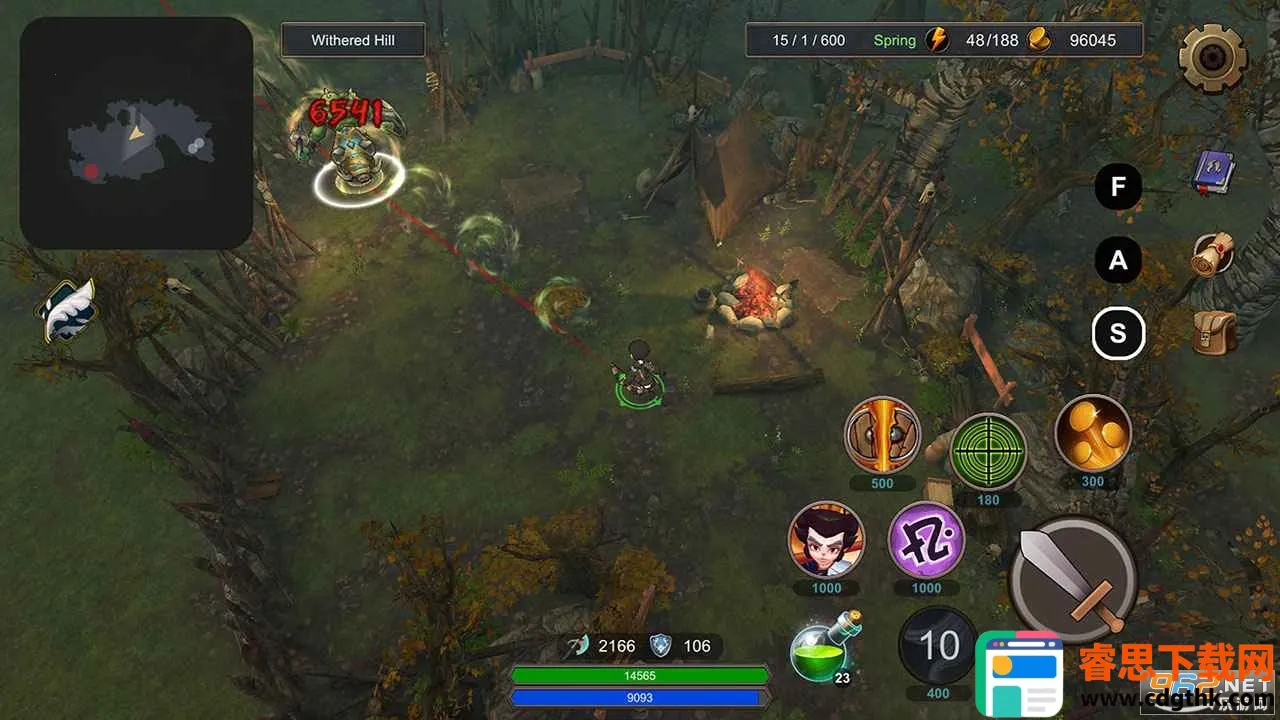Attack with the sword button
The width and height of the screenshot is (1280, 720).
coord(1072,578)
